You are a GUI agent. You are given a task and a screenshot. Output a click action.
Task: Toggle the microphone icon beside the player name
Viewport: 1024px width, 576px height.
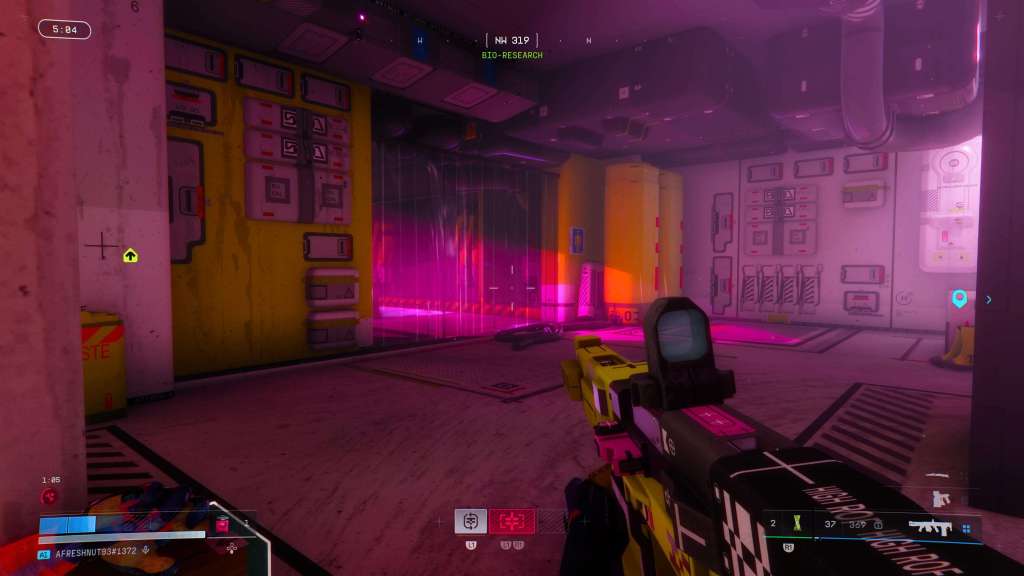tap(147, 550)
